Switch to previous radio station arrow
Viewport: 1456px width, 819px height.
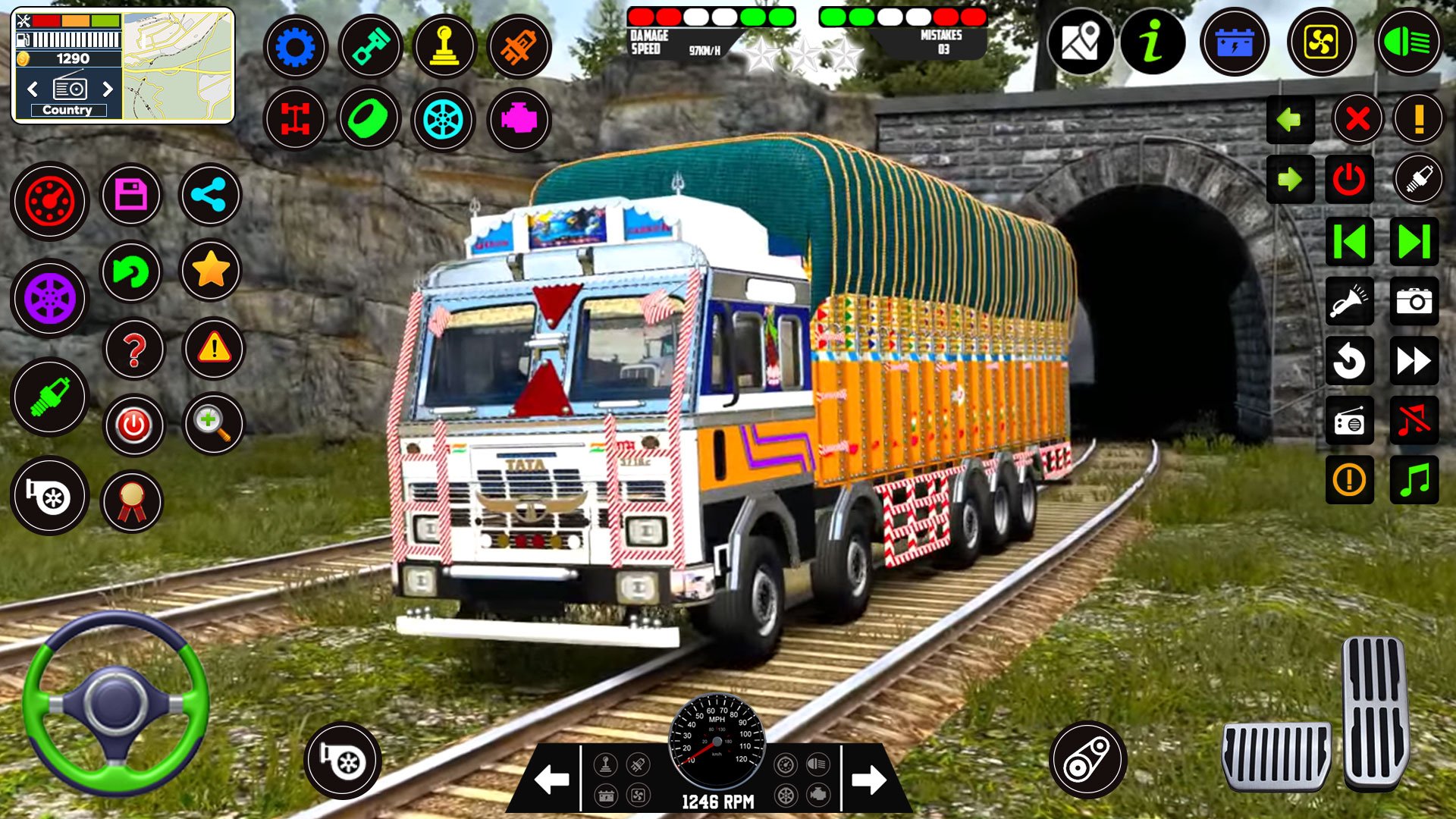33,89
